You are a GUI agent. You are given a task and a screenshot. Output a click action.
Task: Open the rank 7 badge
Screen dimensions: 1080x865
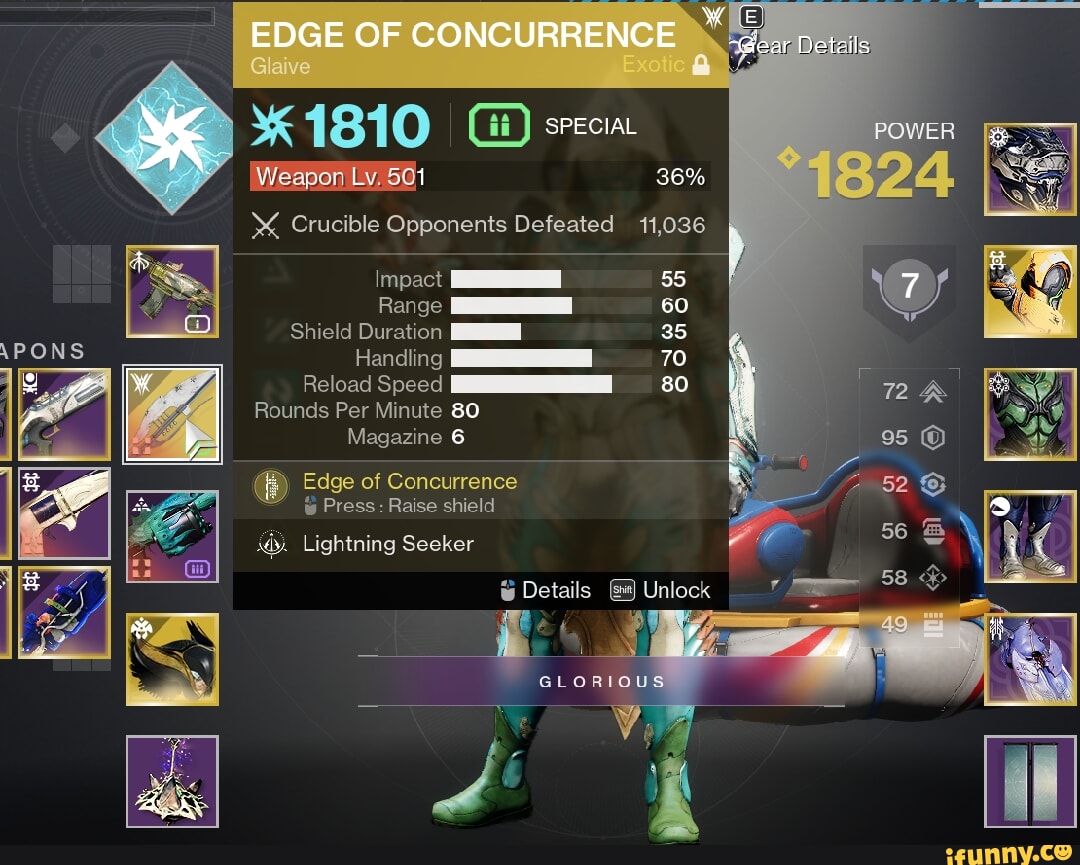click(909, 289)
